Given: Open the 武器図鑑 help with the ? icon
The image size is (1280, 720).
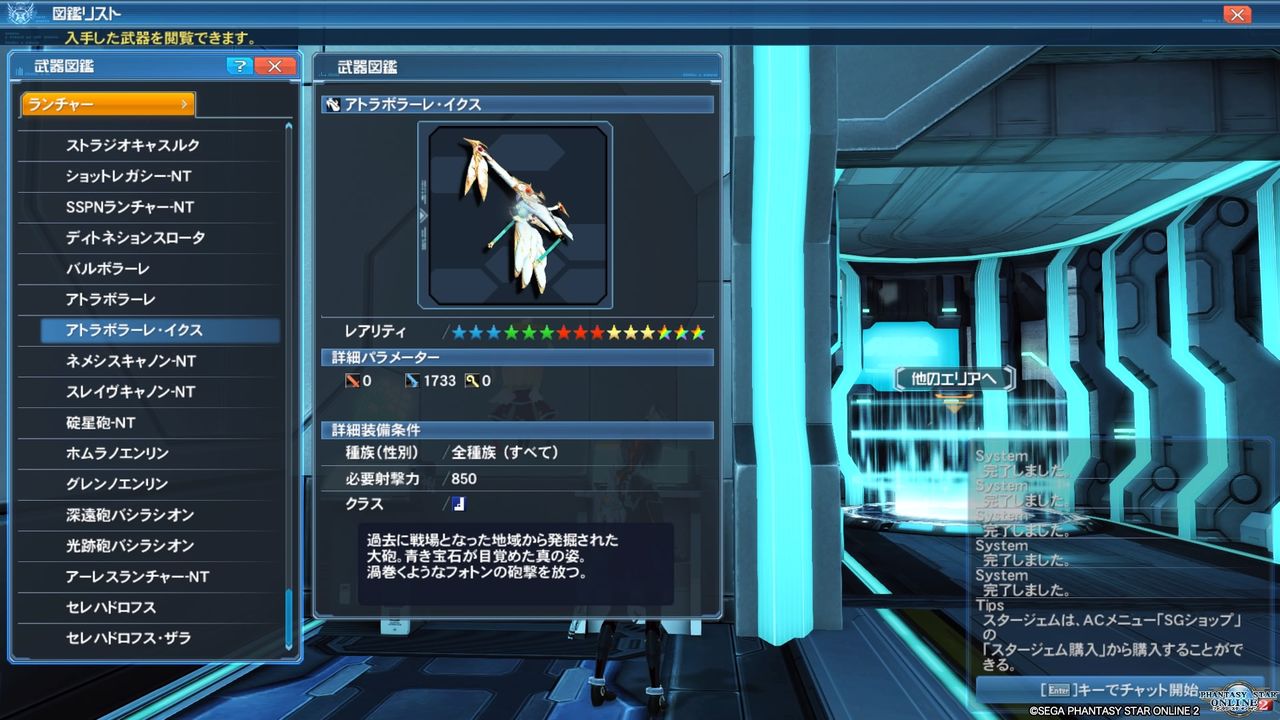Looking at the screenshot, I should pos(238,67).
